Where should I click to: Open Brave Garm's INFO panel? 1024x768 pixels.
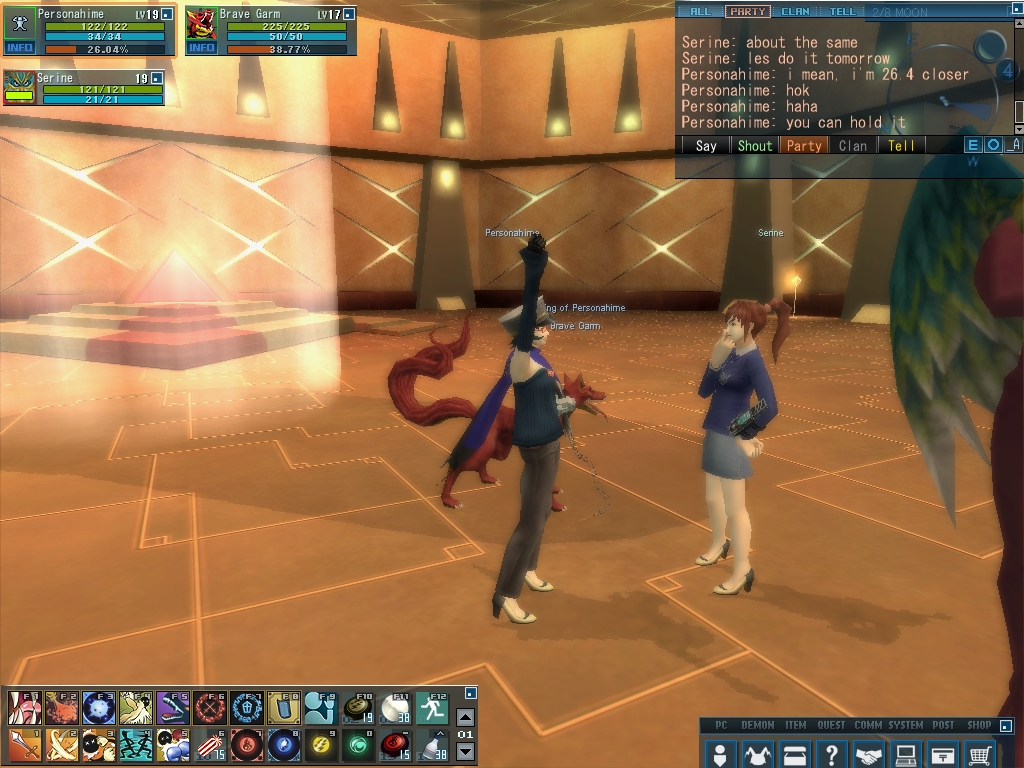point(201,47)
